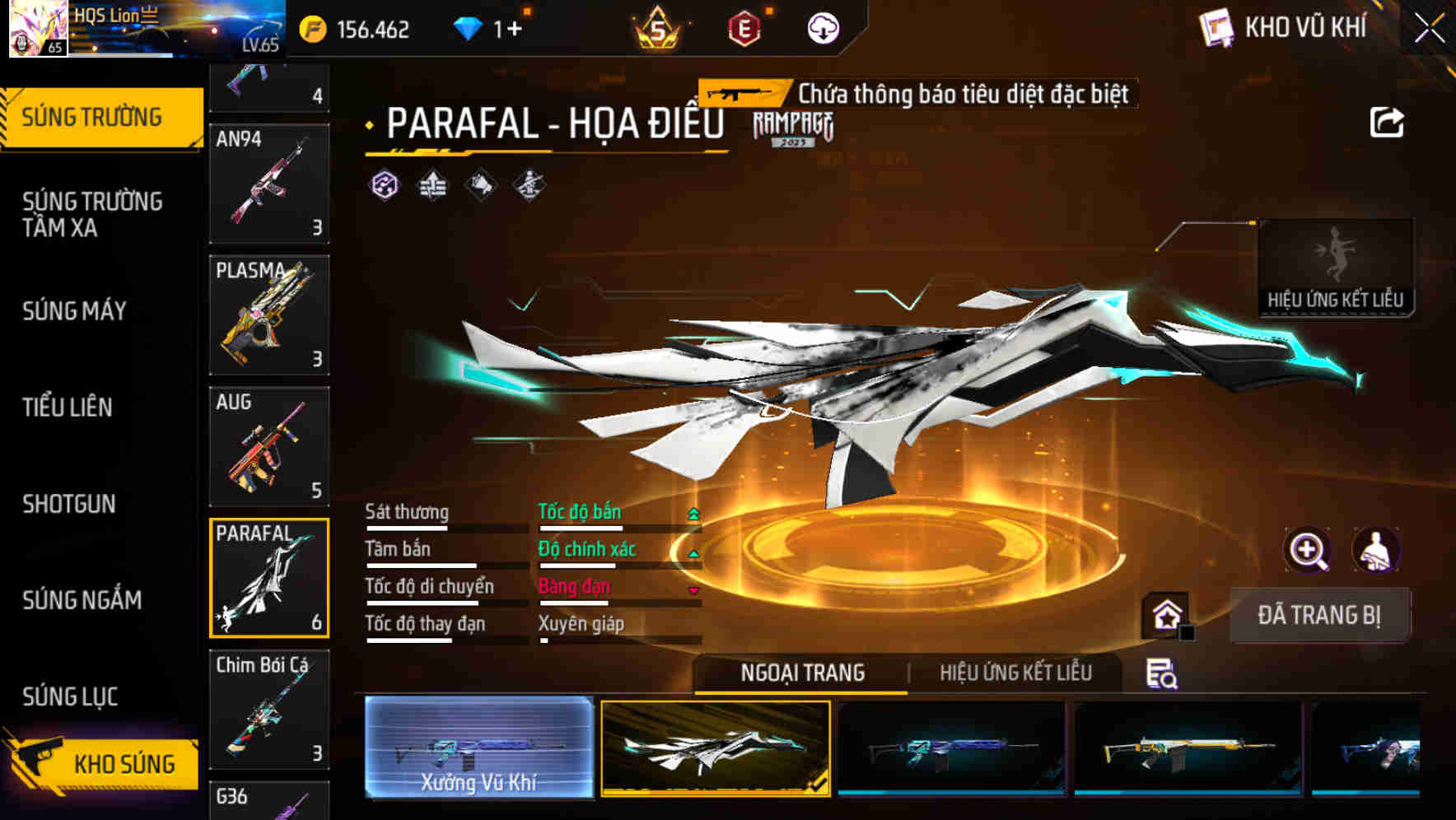
Task: Open the house-star showcase icon
Action: point(1169,614)
